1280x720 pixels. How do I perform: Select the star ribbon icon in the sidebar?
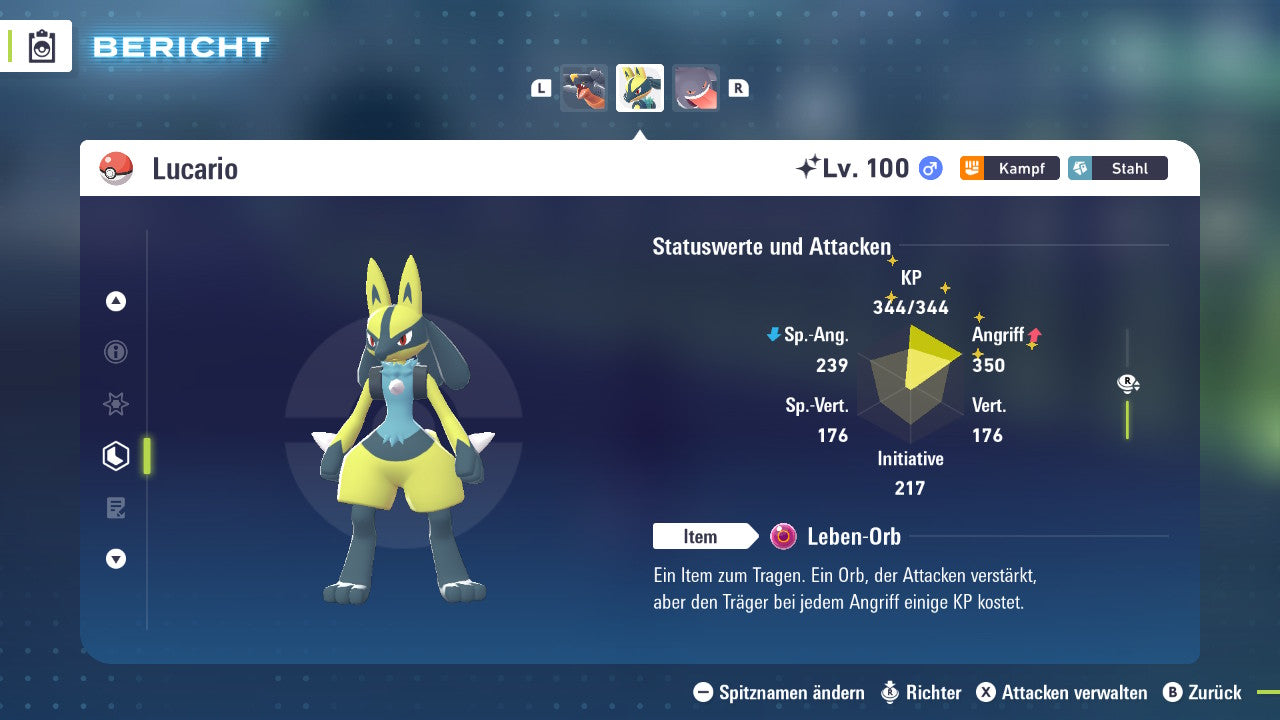click(x=115, y=404)
